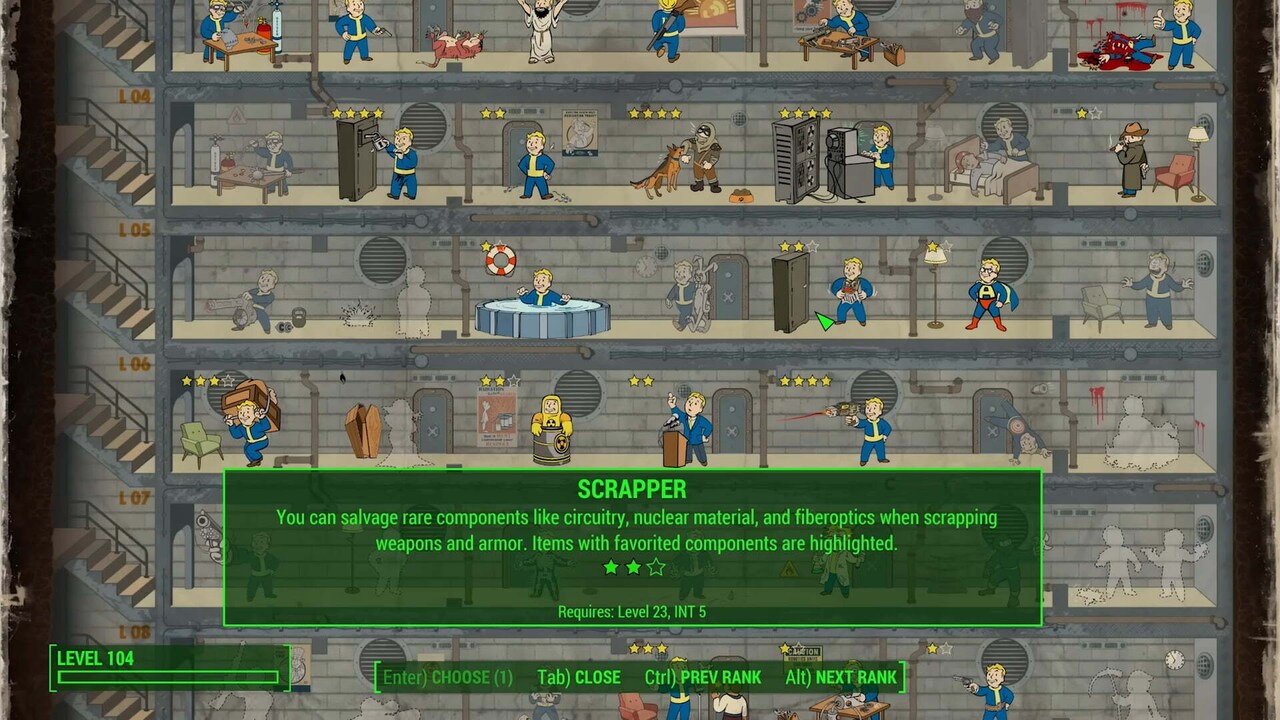This screenshot has width=1280, height=720.
Task: Select the Local Leader podium perk
Action: click(x=692, y=426)
